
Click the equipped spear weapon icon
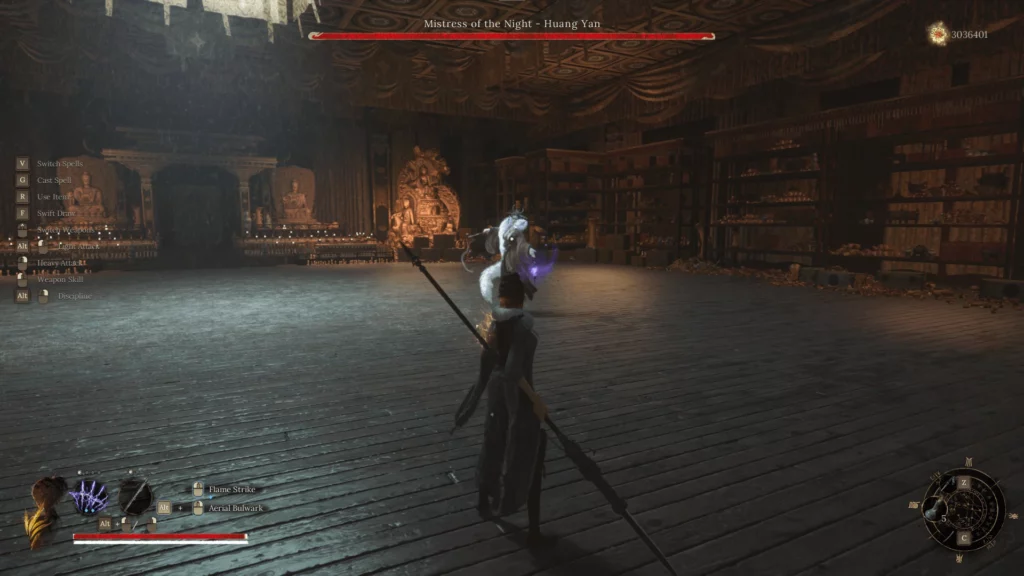(134, 496)
